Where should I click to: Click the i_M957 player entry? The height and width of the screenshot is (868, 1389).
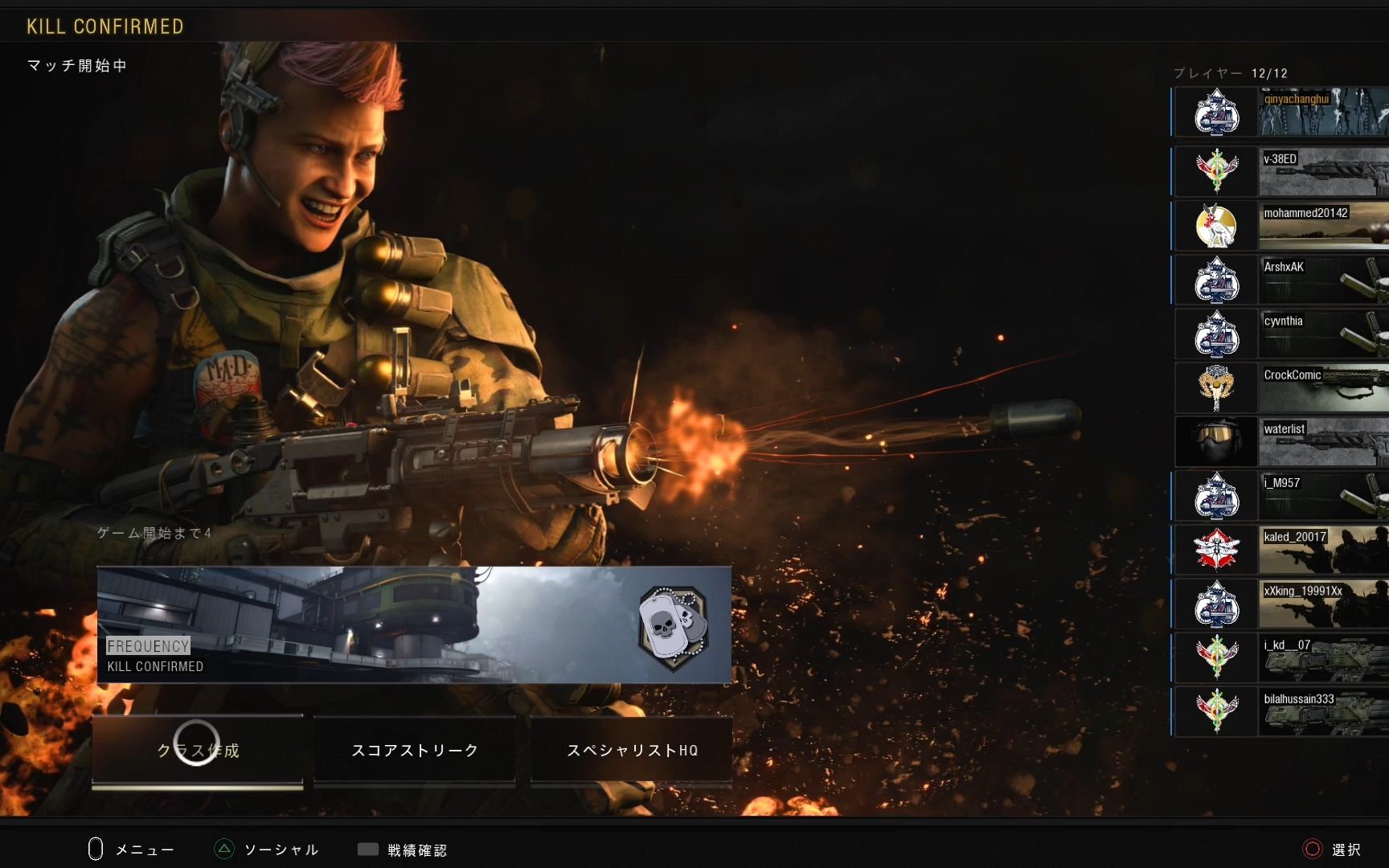tap(1281, 495)
